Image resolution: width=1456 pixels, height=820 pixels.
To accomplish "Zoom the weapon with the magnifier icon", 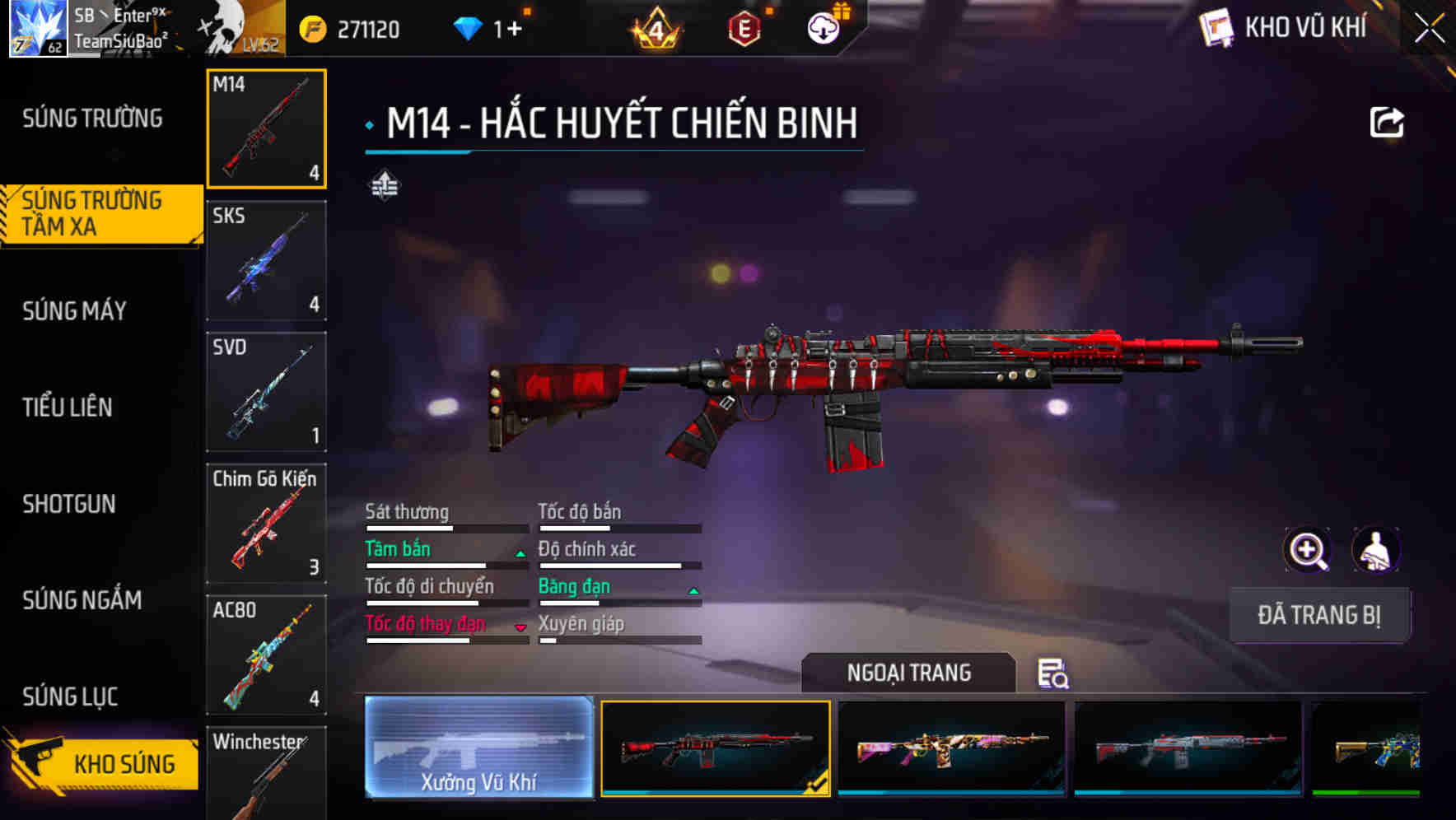I will [x=1304, y=550].
